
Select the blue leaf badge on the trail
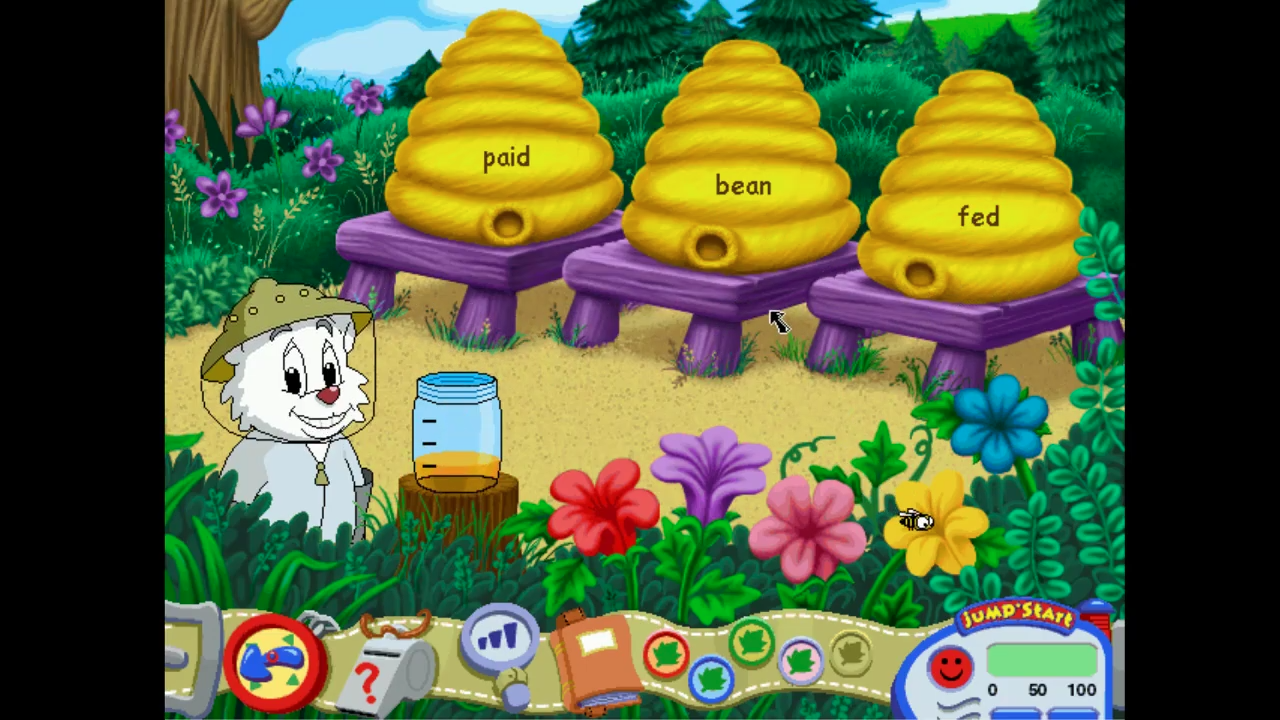point(710,678)
